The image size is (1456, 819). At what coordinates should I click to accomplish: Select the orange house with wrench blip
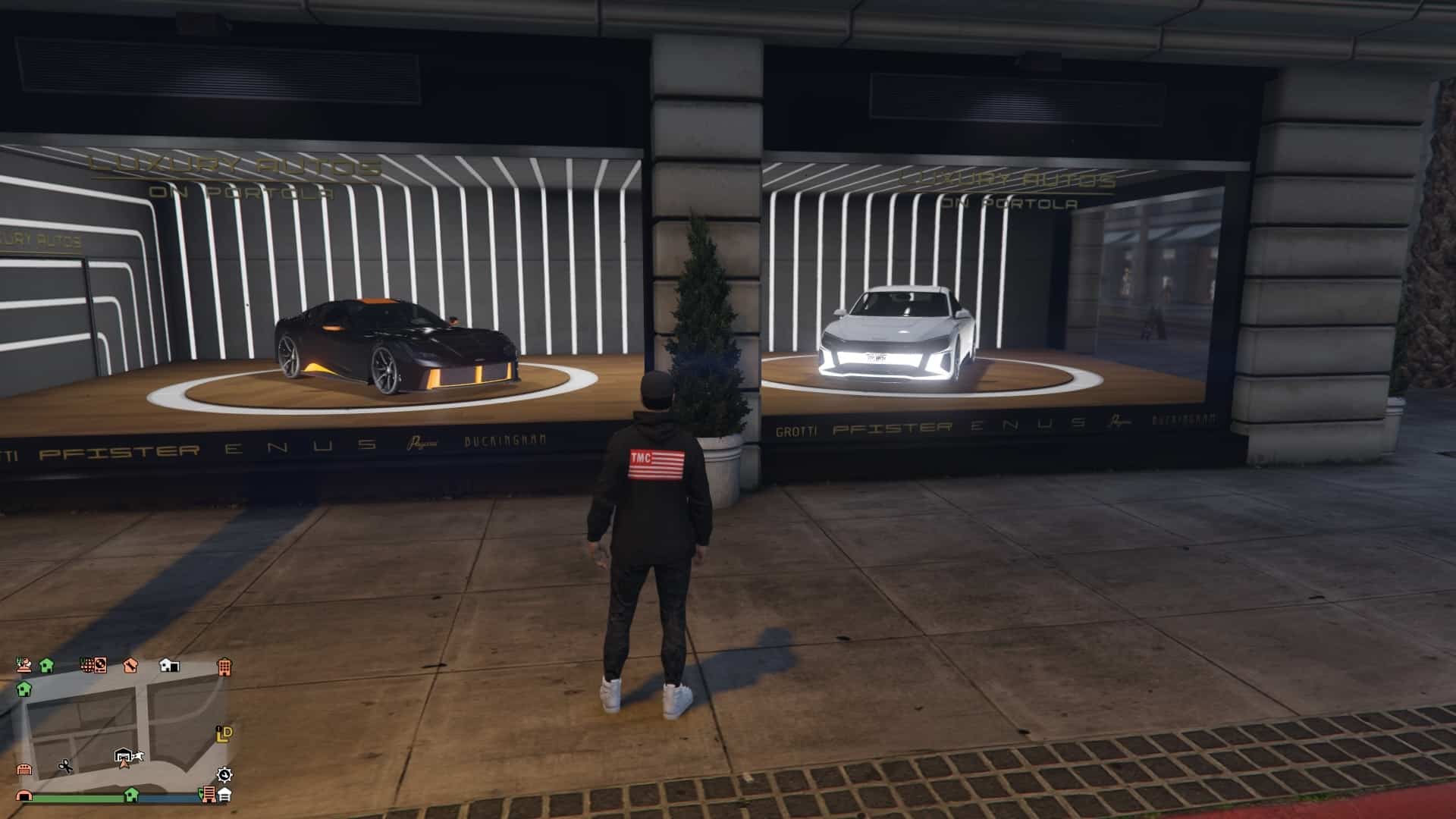click(130, 666)
